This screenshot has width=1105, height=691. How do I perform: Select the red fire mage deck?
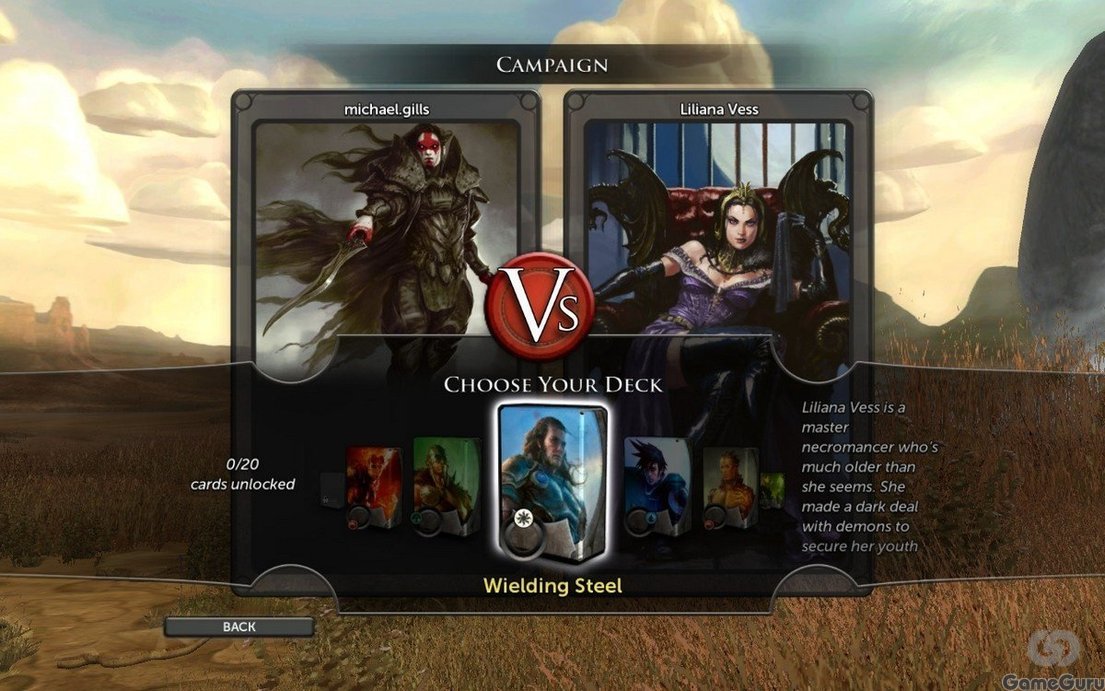click(x=373, y=487)
